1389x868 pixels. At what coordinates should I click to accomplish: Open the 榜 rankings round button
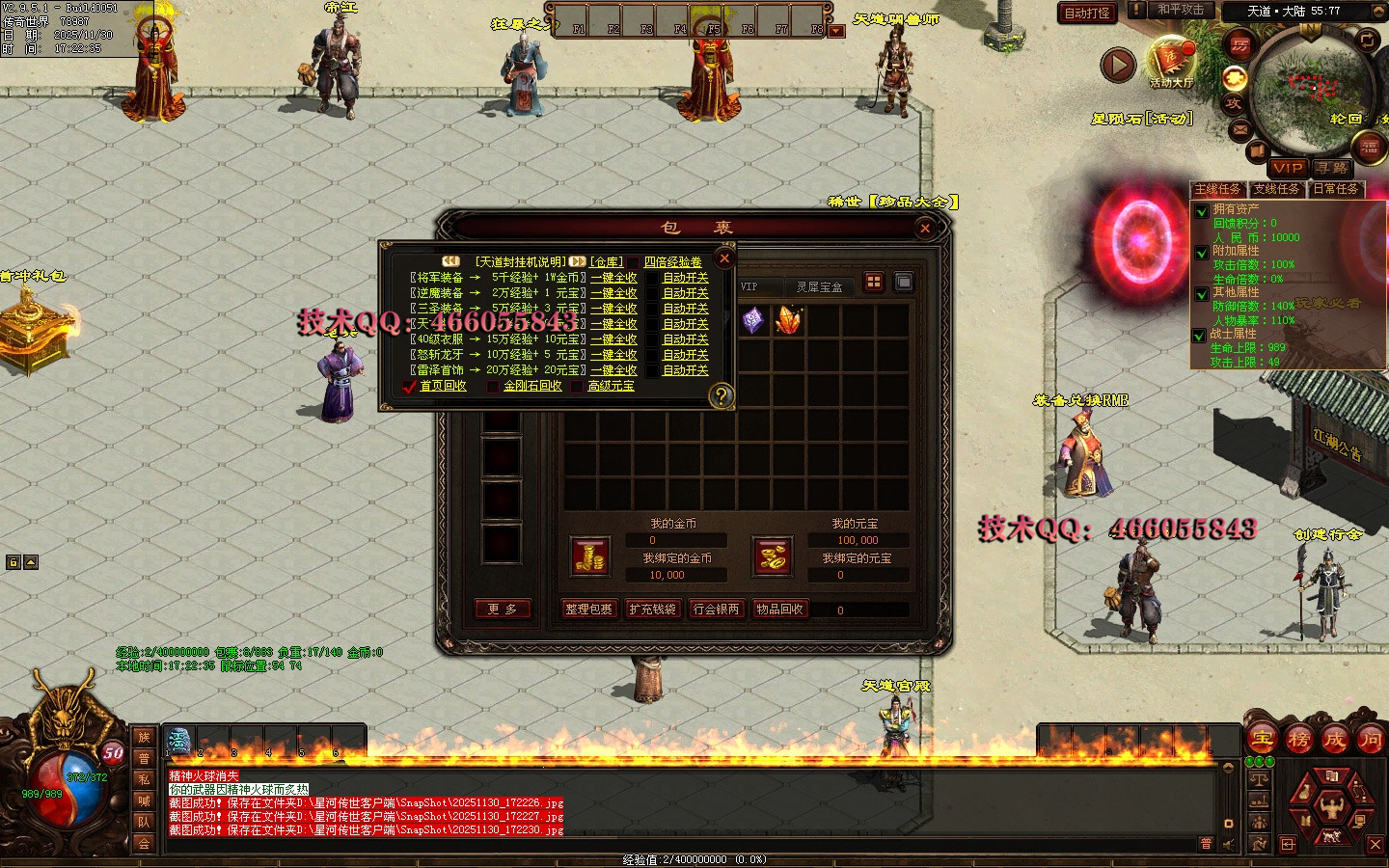click(1298, 740)
